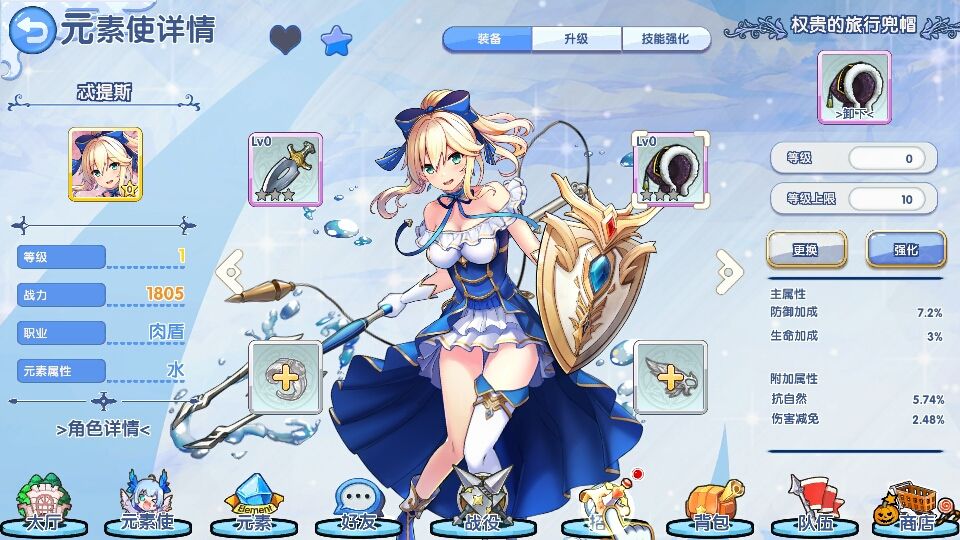960x540 pixels.
Task: Select the 技能强化 tab
Action: [x=665, y=39]
